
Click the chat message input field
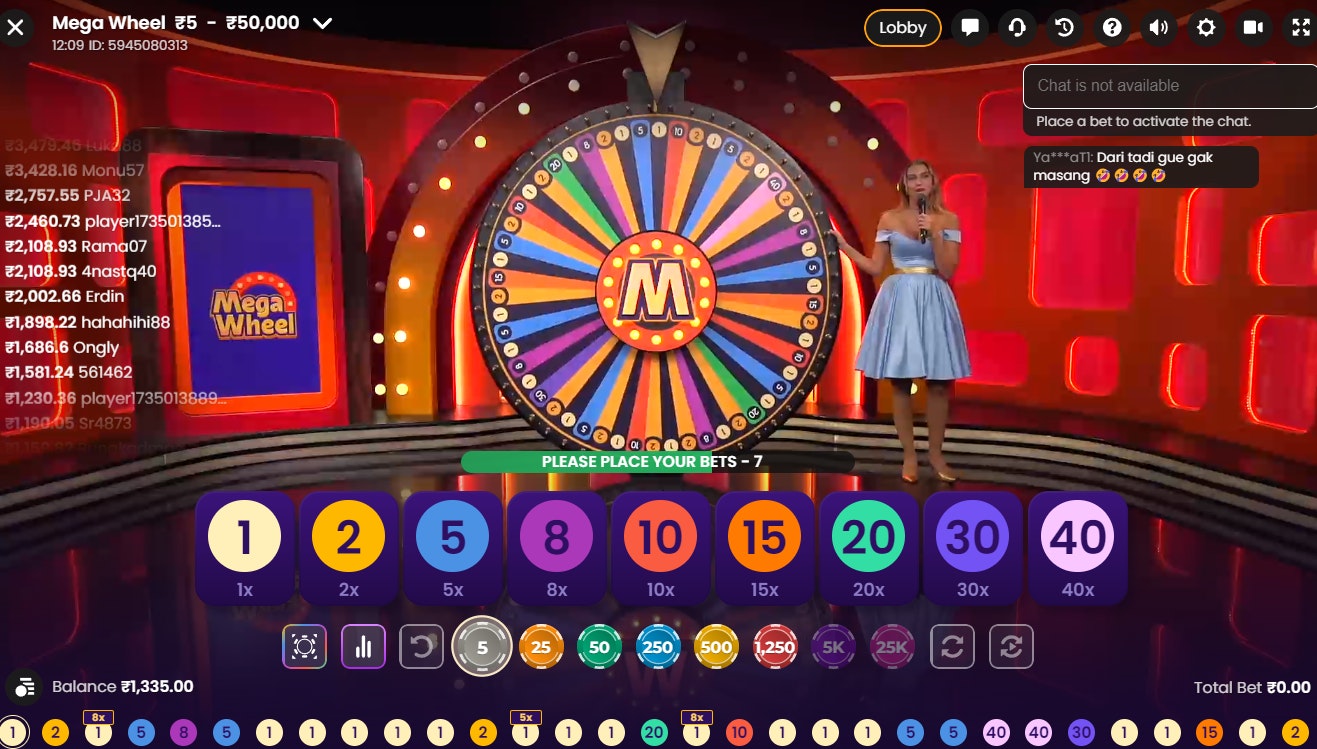click(1168, 86)
